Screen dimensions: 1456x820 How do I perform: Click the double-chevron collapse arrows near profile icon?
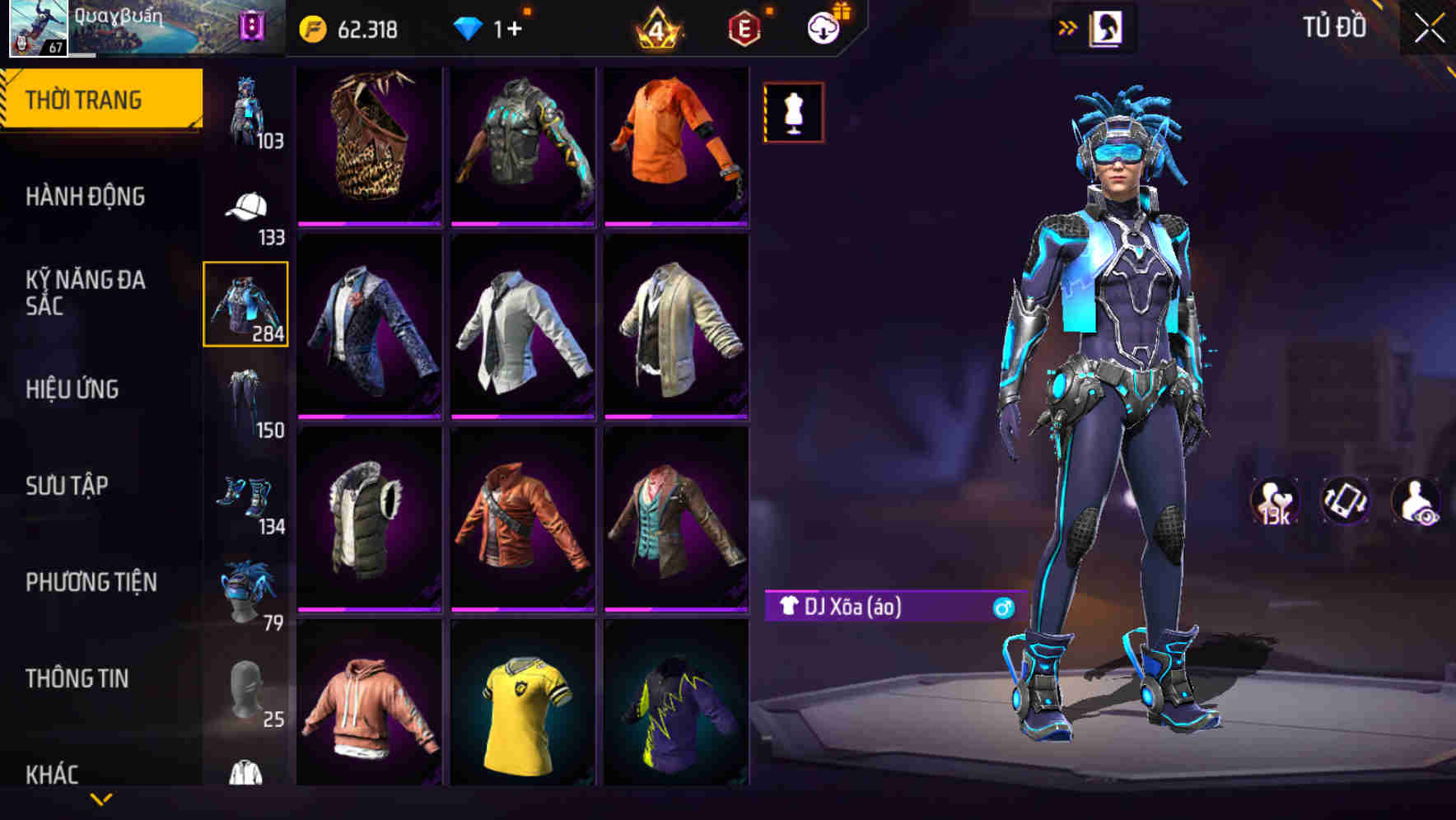1066,26
